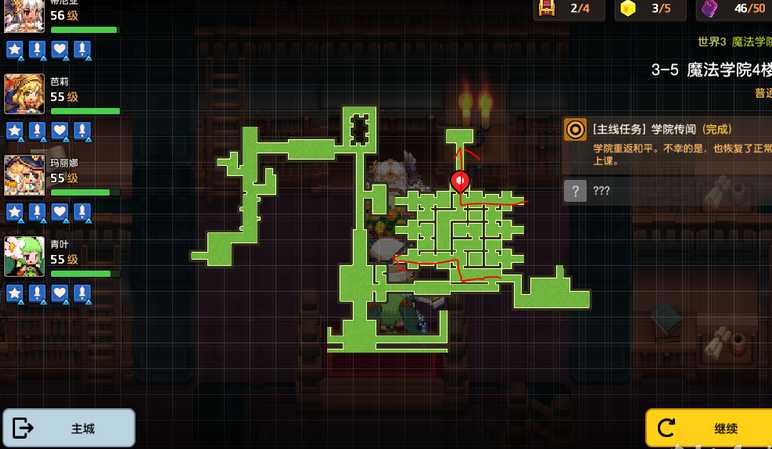Select 青叶's green-haired portrait
The height and width of the screenshot is (449, 772).
(x=24, y=257)
